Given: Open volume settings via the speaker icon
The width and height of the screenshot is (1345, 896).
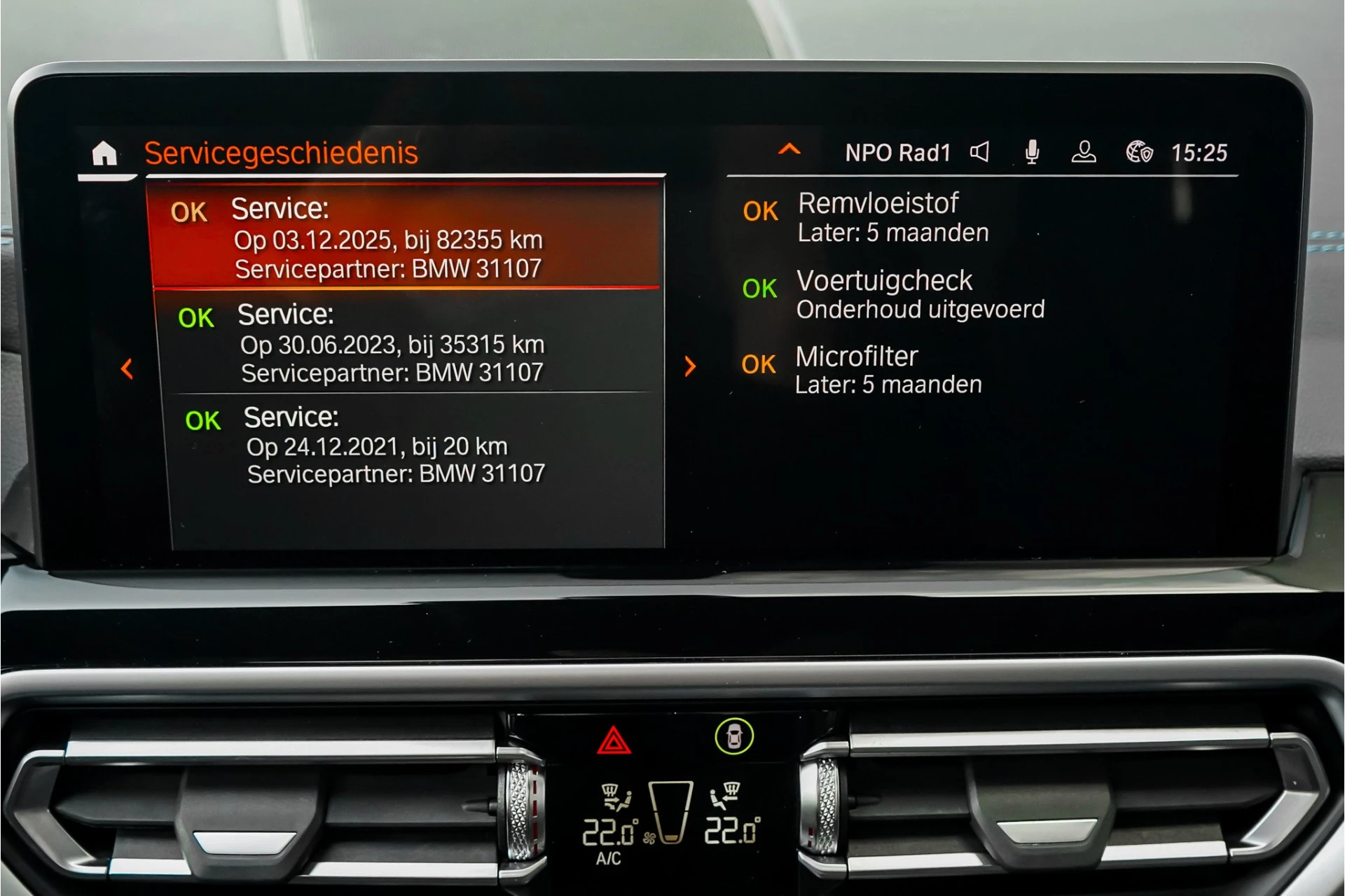Looking at the screenshot, I should (x=980, y=153).
